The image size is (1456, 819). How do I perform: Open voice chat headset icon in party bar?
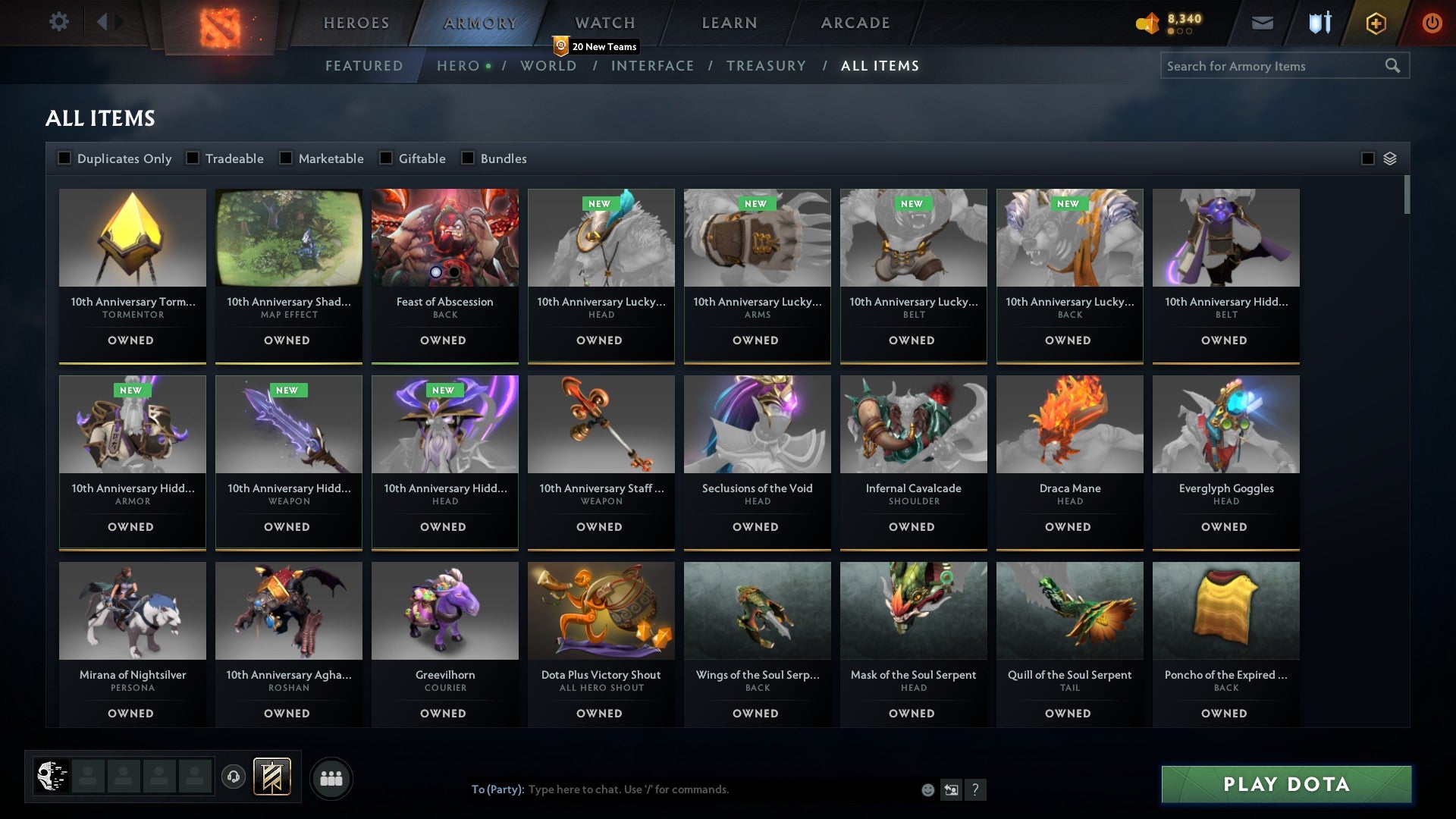234,777
